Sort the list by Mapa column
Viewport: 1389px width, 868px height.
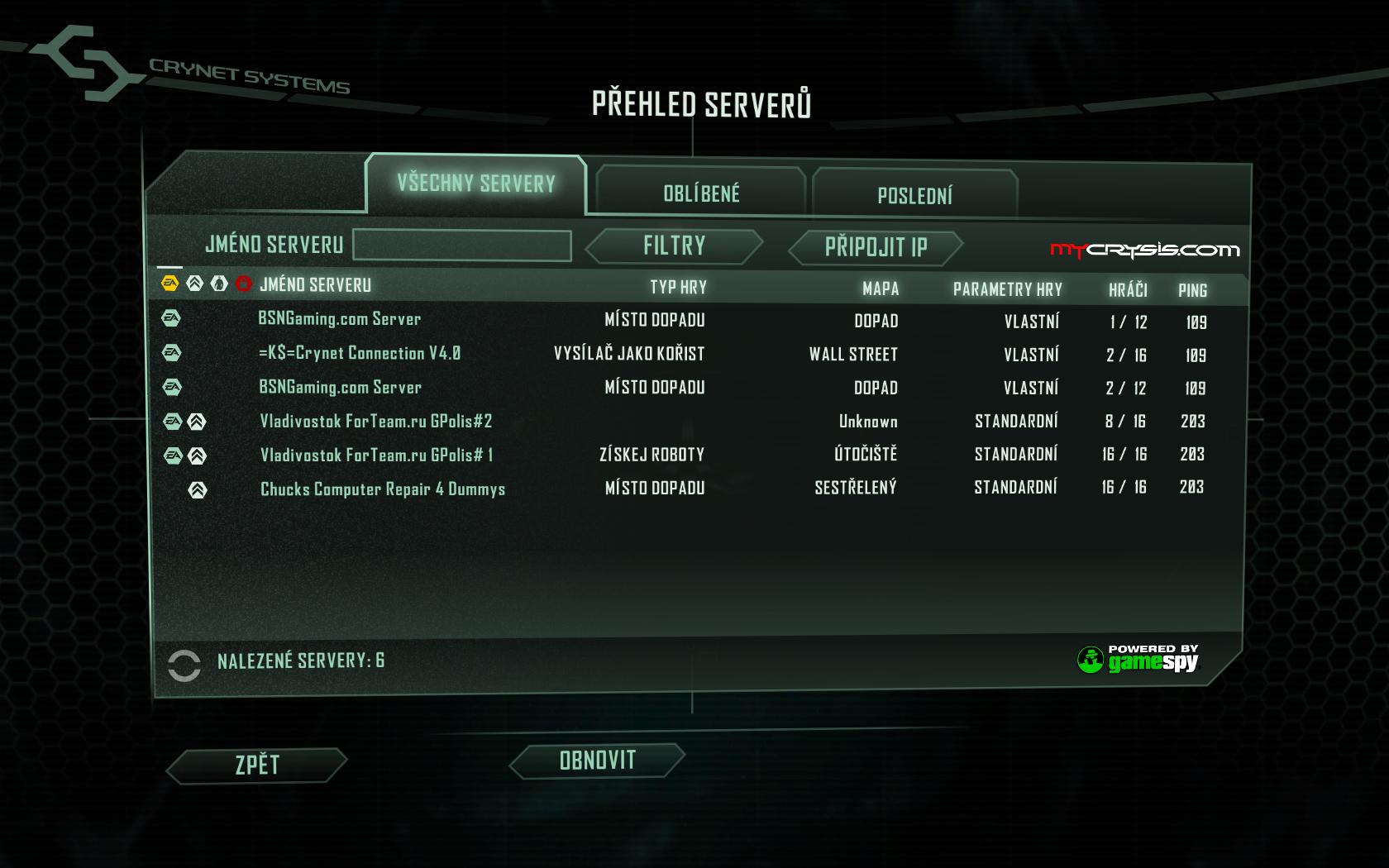click(880, 289)
